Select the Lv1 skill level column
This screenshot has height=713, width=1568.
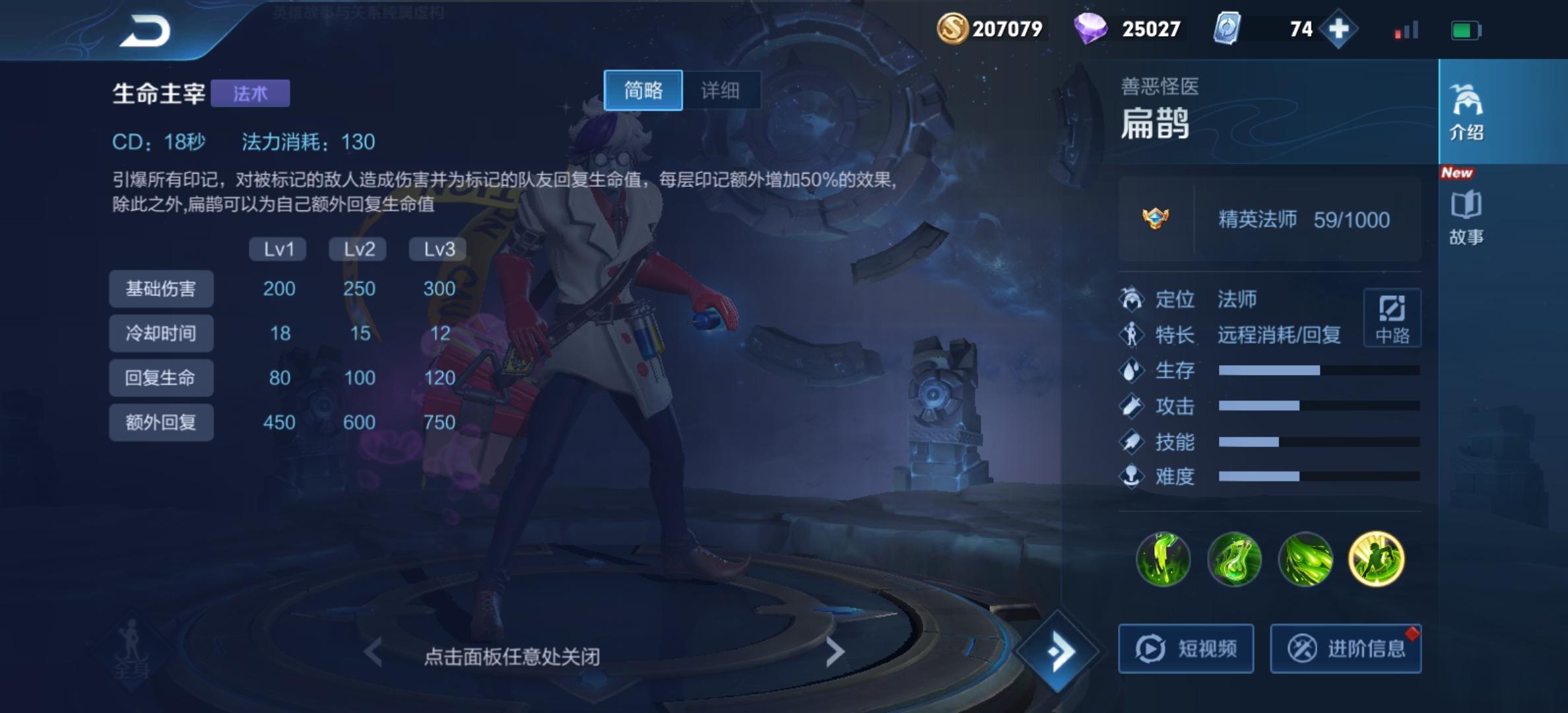(277, 248)
